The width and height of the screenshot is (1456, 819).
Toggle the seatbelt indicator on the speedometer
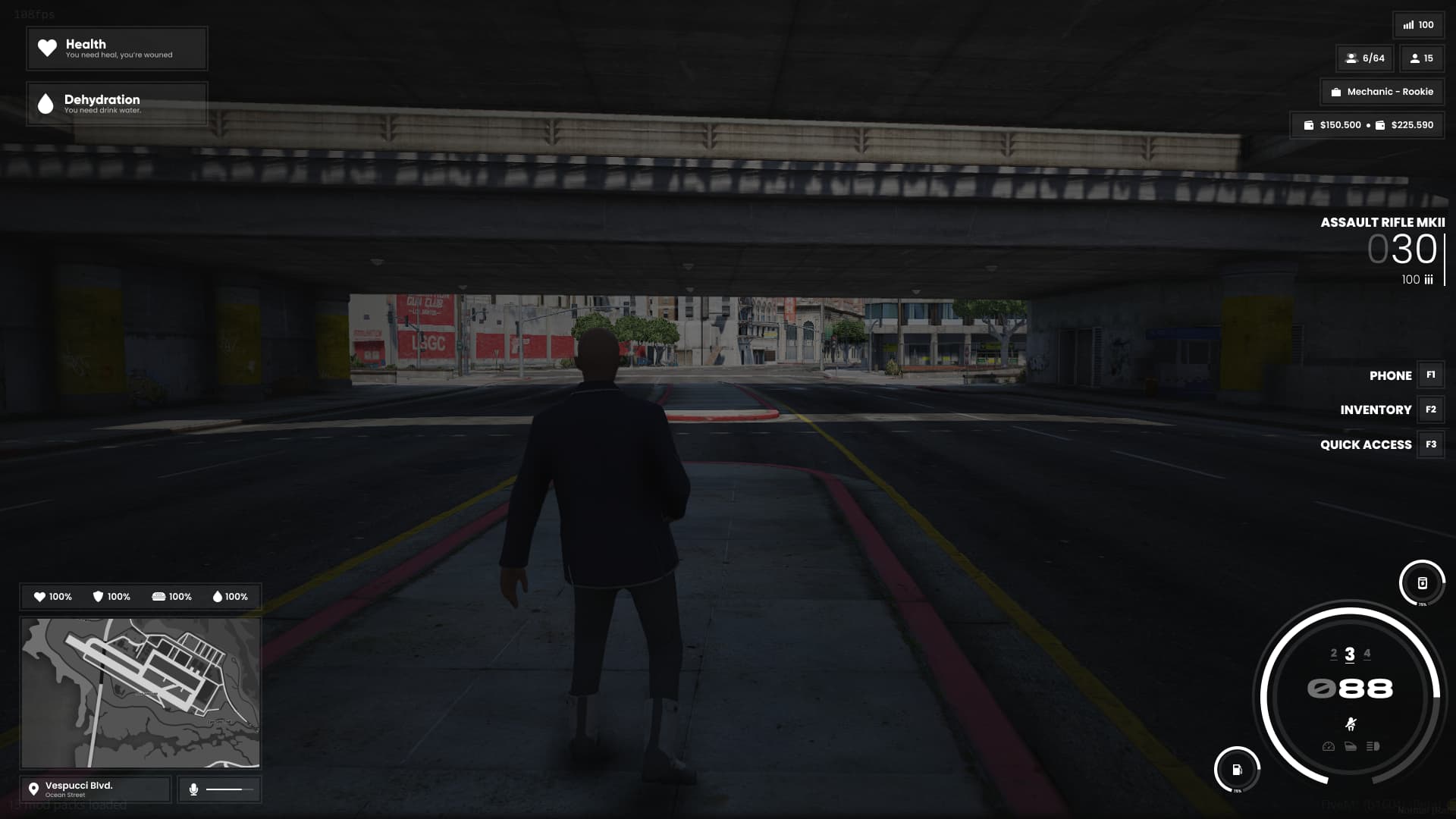coord(1350,723)
